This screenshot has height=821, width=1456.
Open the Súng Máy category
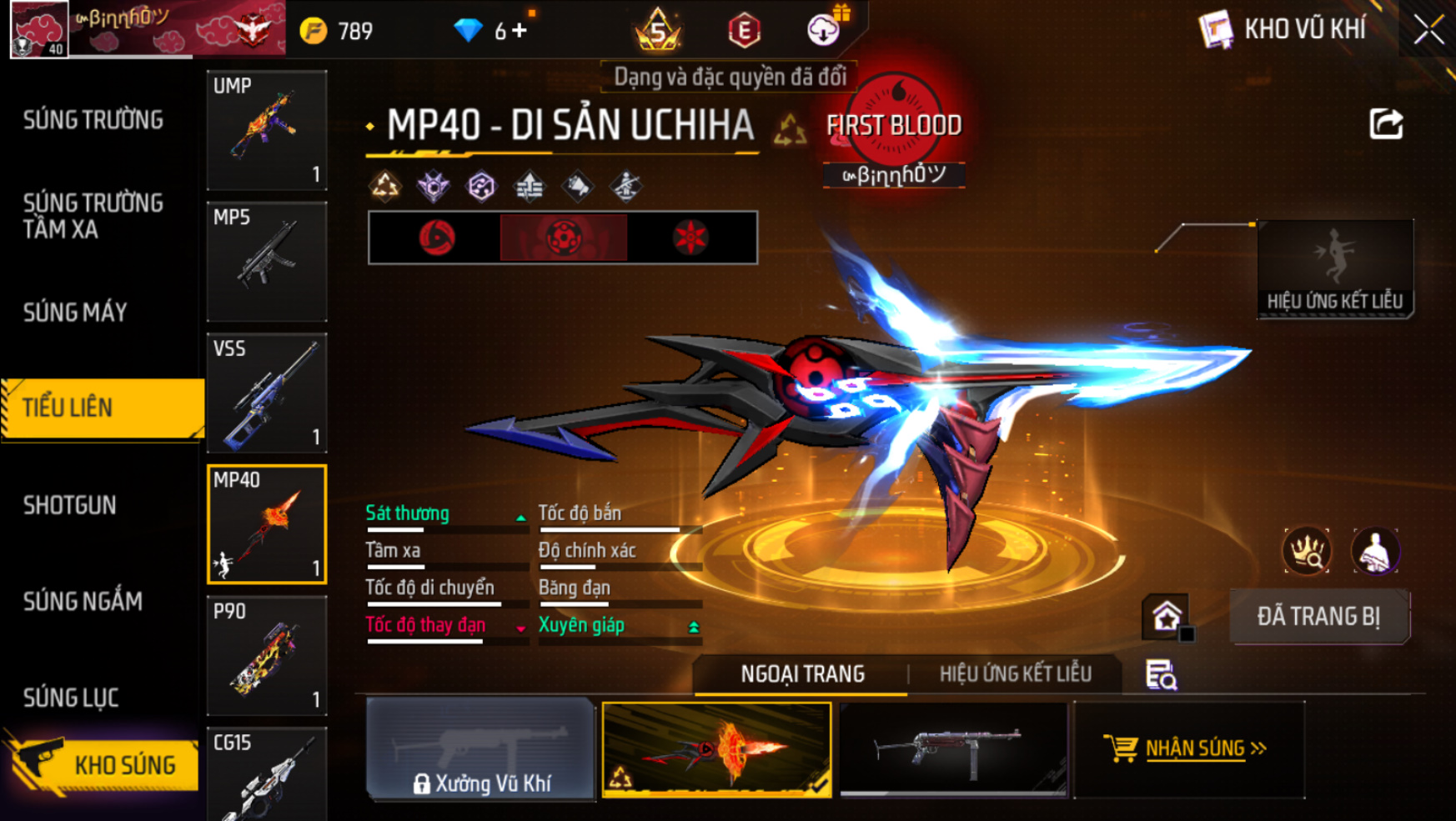pos(75,313)
